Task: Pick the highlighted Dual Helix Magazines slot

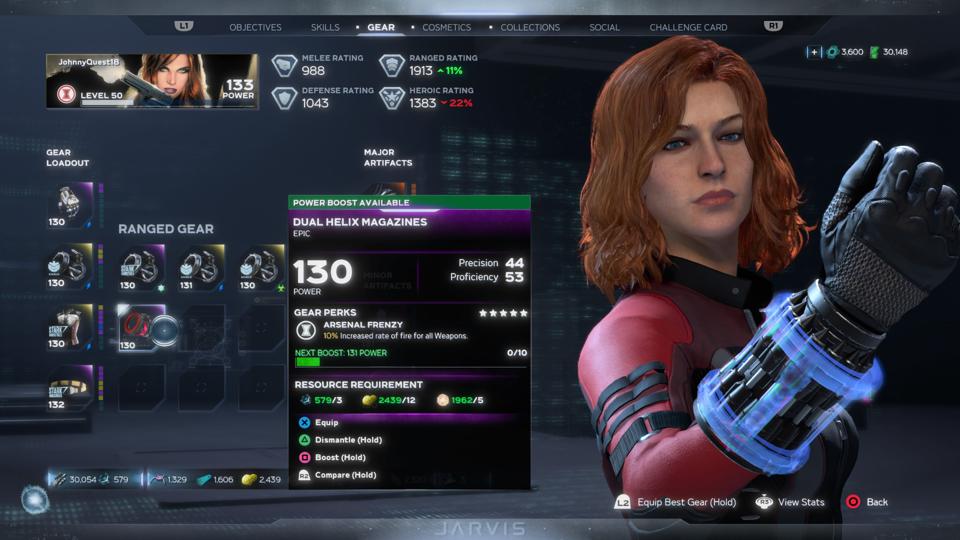Action: coord(142,327)
